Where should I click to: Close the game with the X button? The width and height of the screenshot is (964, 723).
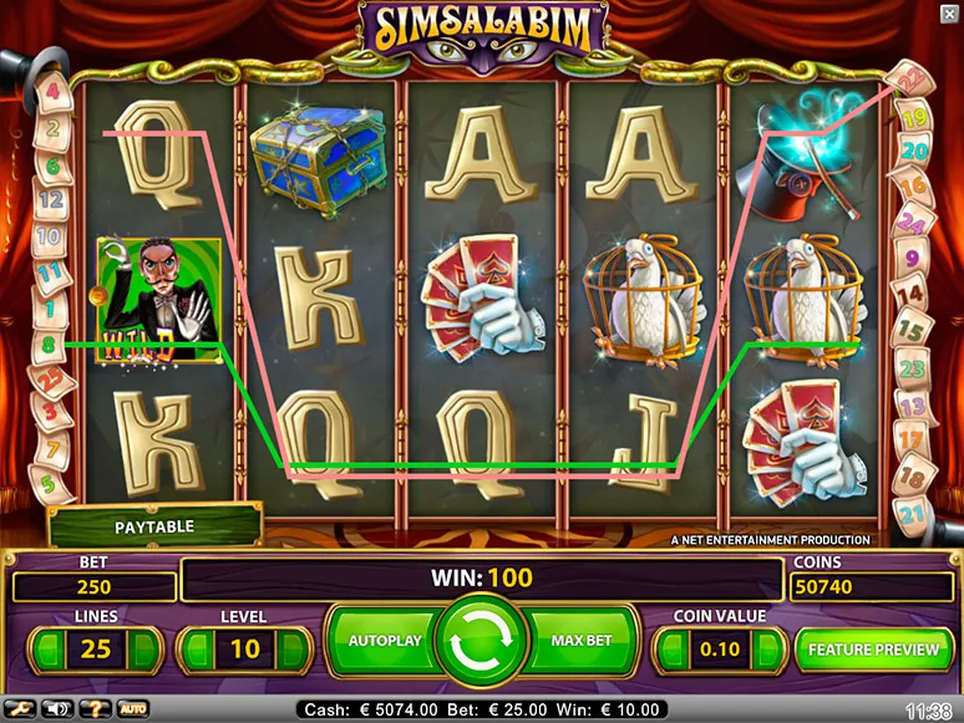coord(948,13)
